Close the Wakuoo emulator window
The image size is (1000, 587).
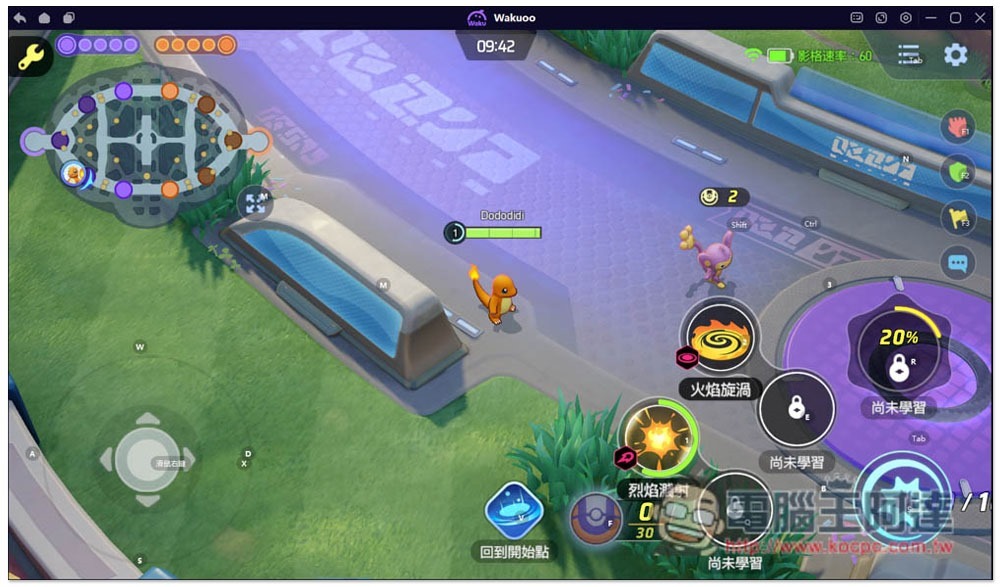[x=980, y=18]
